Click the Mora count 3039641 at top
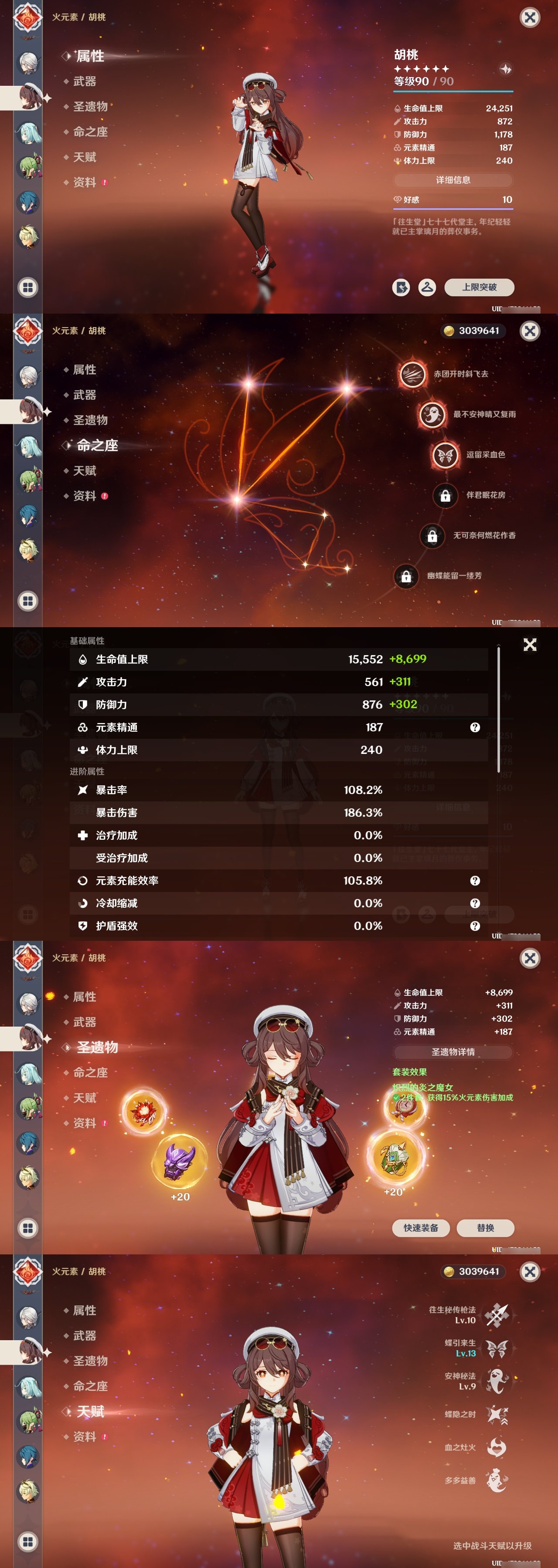Screen dimensions: 558x1568 [475, 330]
